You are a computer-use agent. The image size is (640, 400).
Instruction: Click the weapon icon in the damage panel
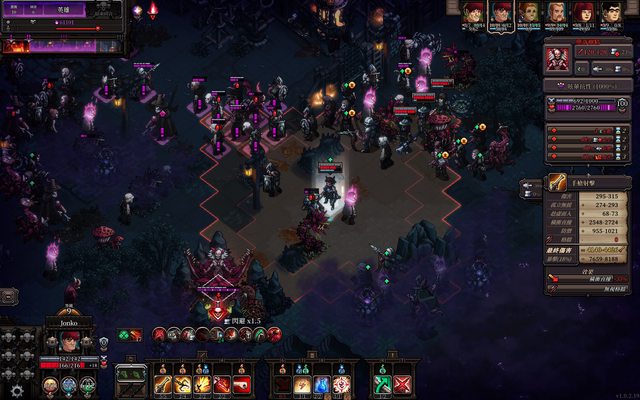pyautogui.click(x=557, y=184)
